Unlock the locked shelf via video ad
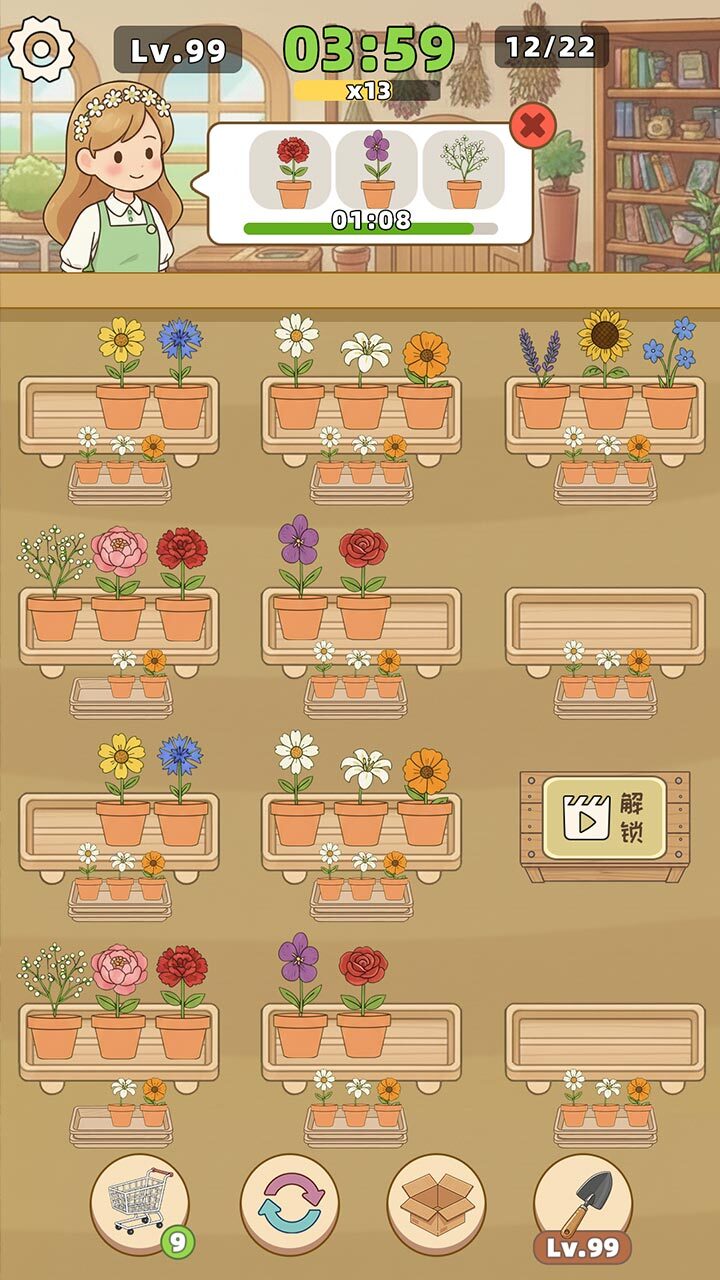 [605, 817]
